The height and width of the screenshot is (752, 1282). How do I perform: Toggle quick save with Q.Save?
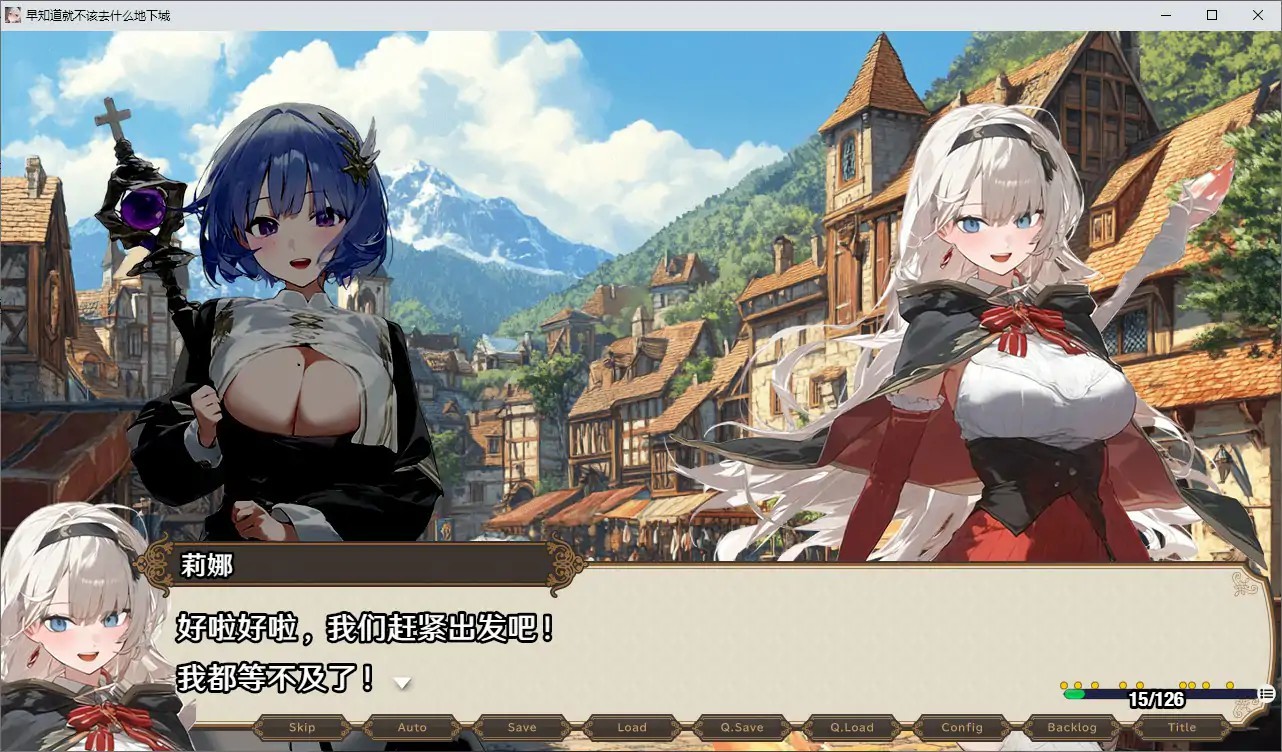(741, 727)
